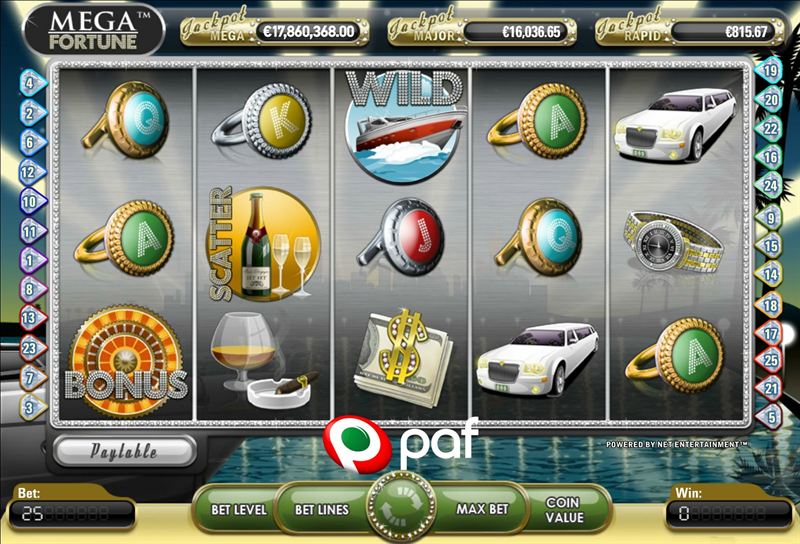Viewport: 800px width, 544px height.
Task: Choose payline marker number 1
Action: point(28,260)
